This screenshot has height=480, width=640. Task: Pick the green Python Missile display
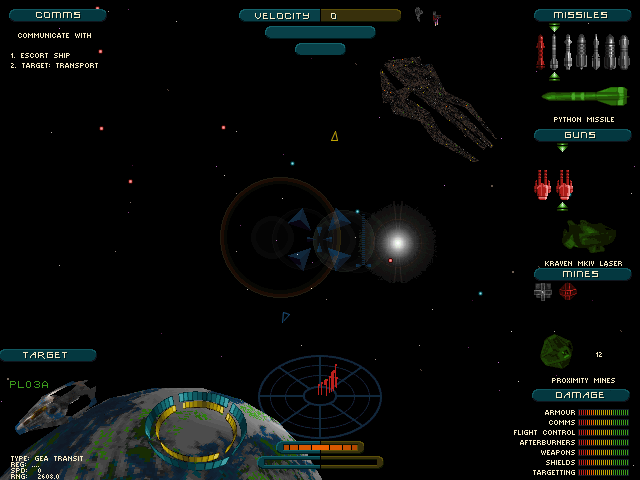coord(584,96)
